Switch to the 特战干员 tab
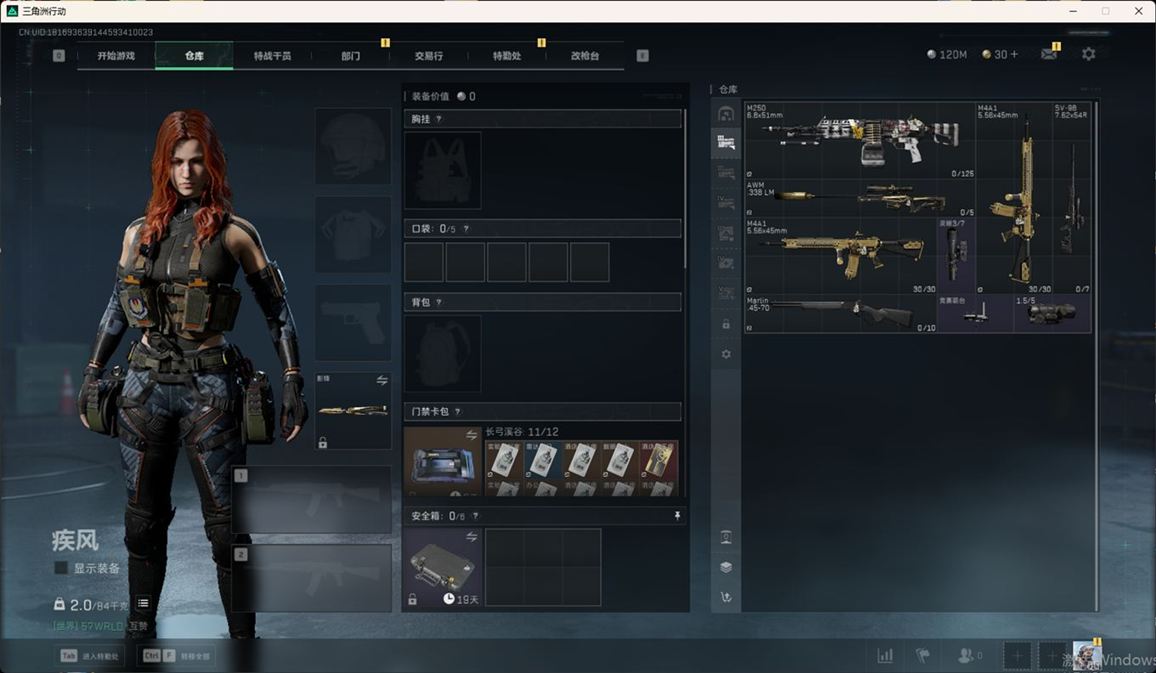 (x=272, y=56)
